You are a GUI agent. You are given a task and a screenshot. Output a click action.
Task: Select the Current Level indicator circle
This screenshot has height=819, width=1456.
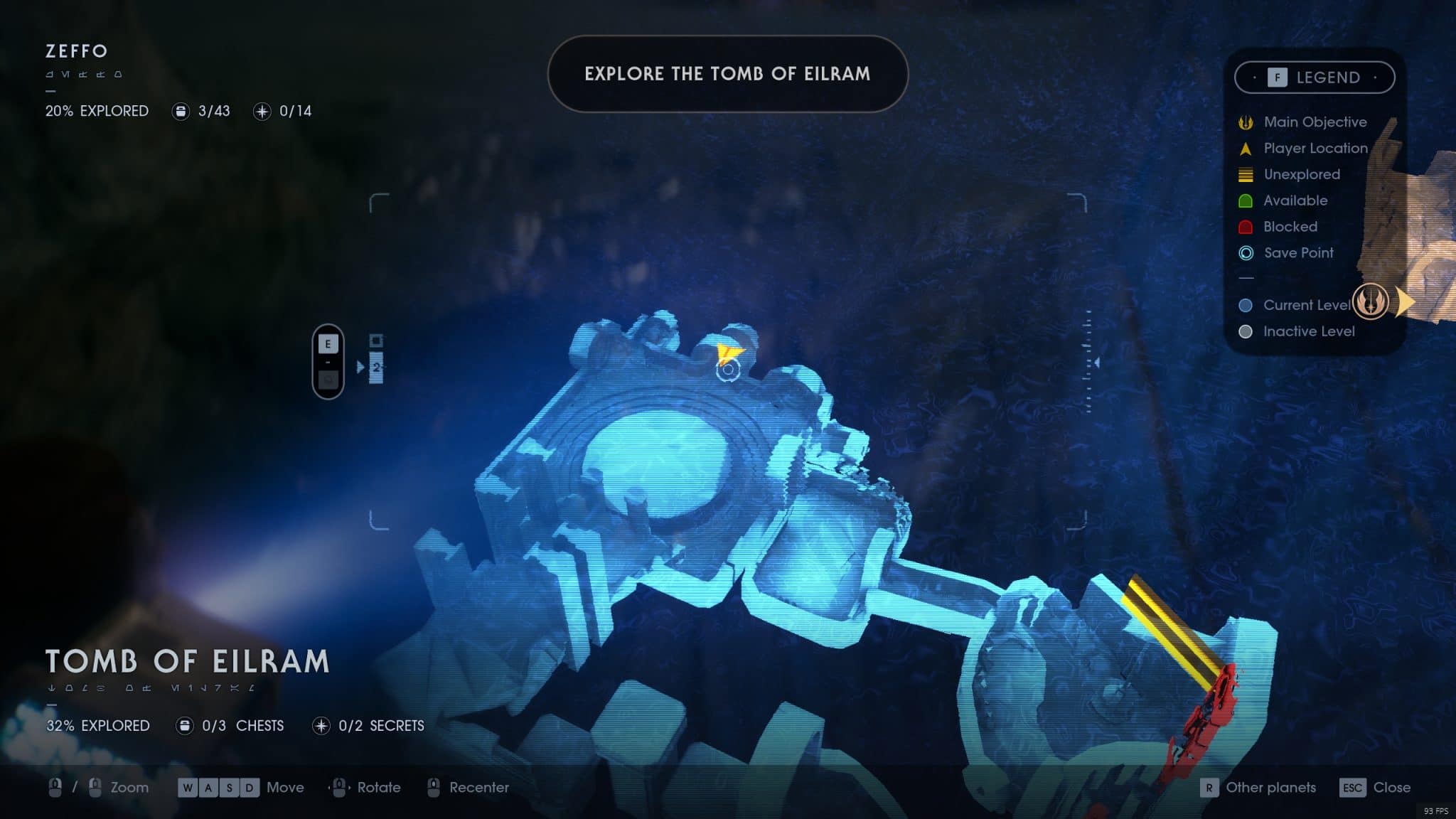click(x=1245, y=305)
